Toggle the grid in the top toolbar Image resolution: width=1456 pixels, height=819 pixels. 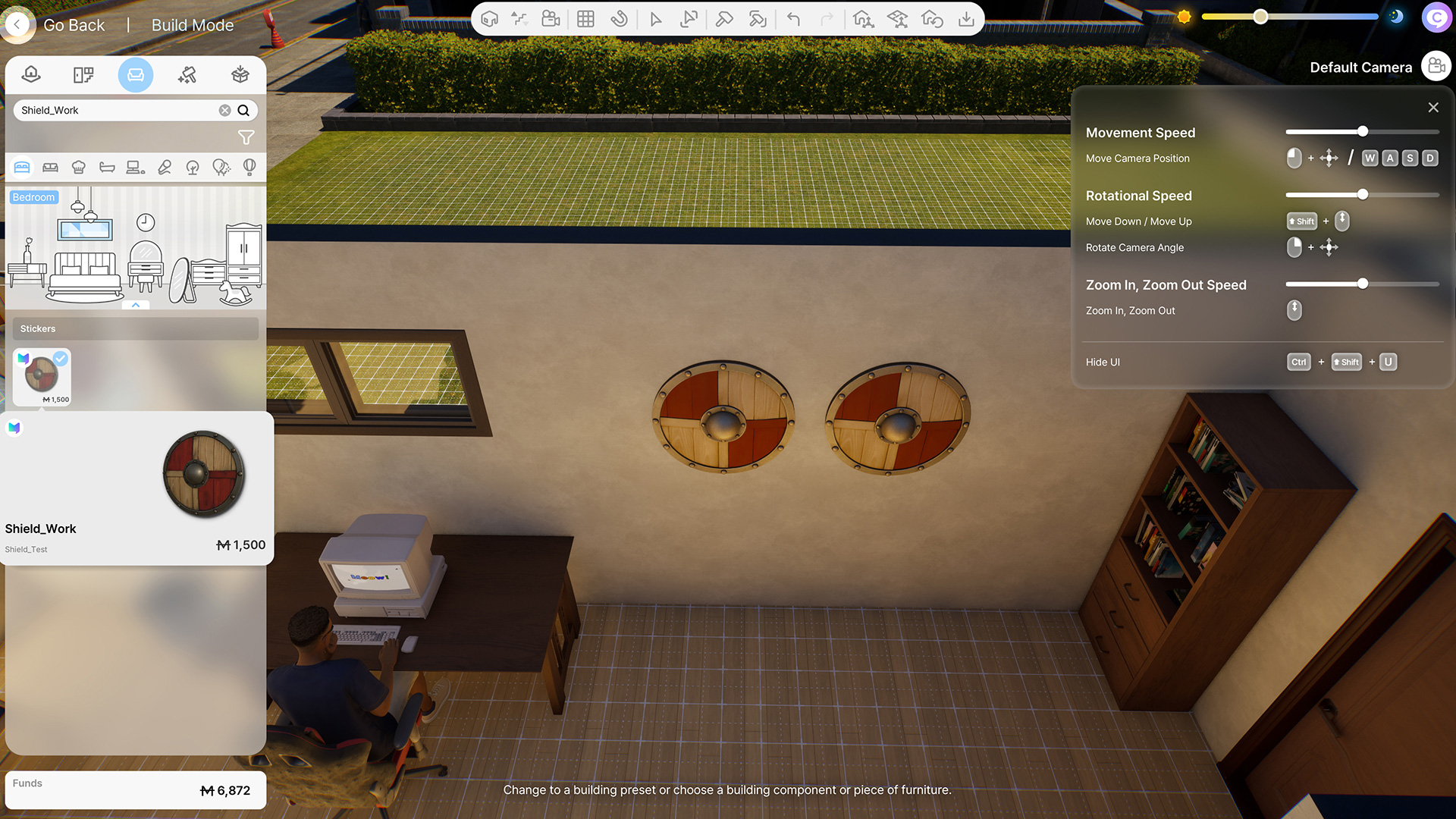coord(585,19)
